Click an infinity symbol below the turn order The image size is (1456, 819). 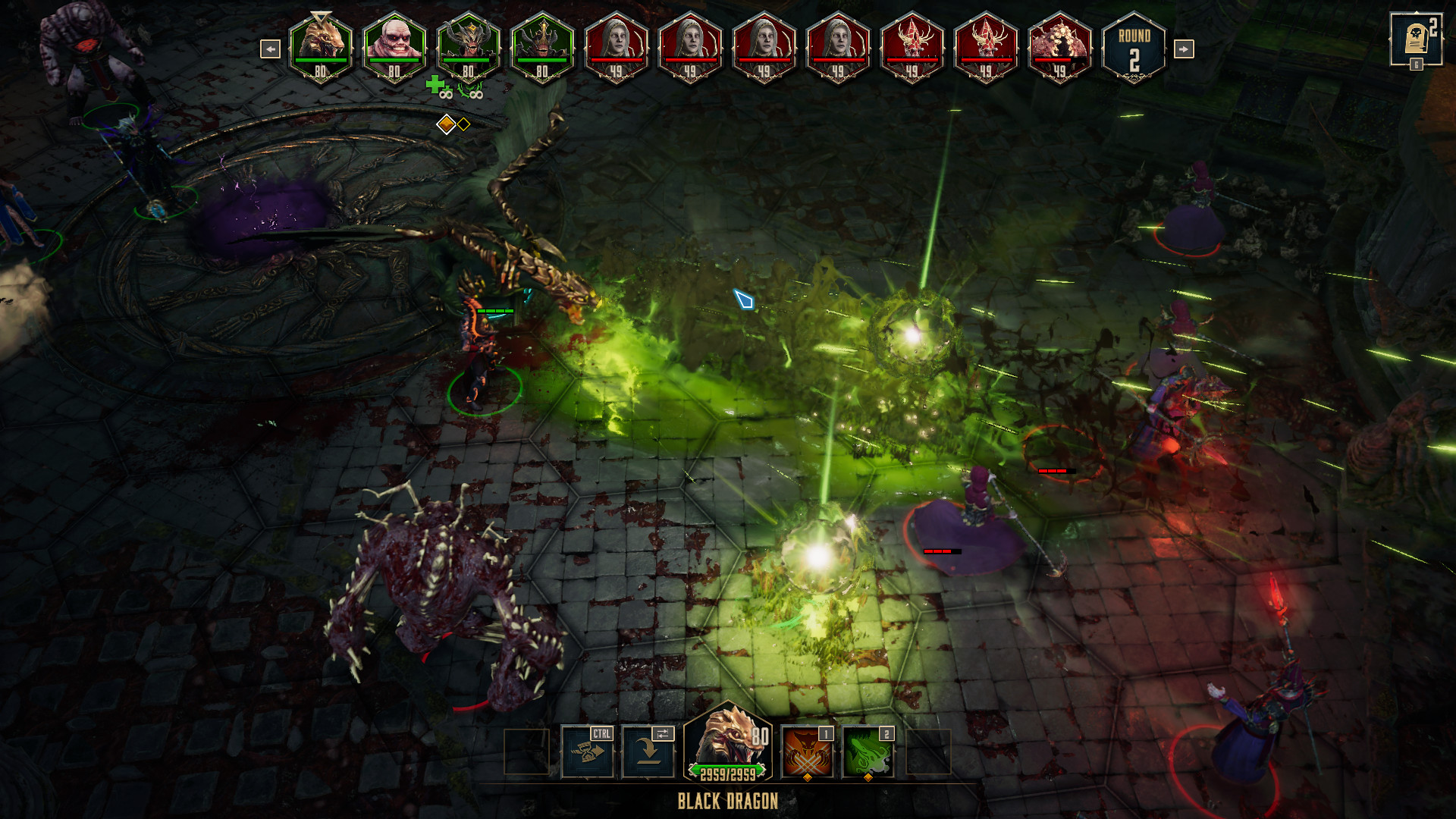pyautogui.click(x=446, y=96)
